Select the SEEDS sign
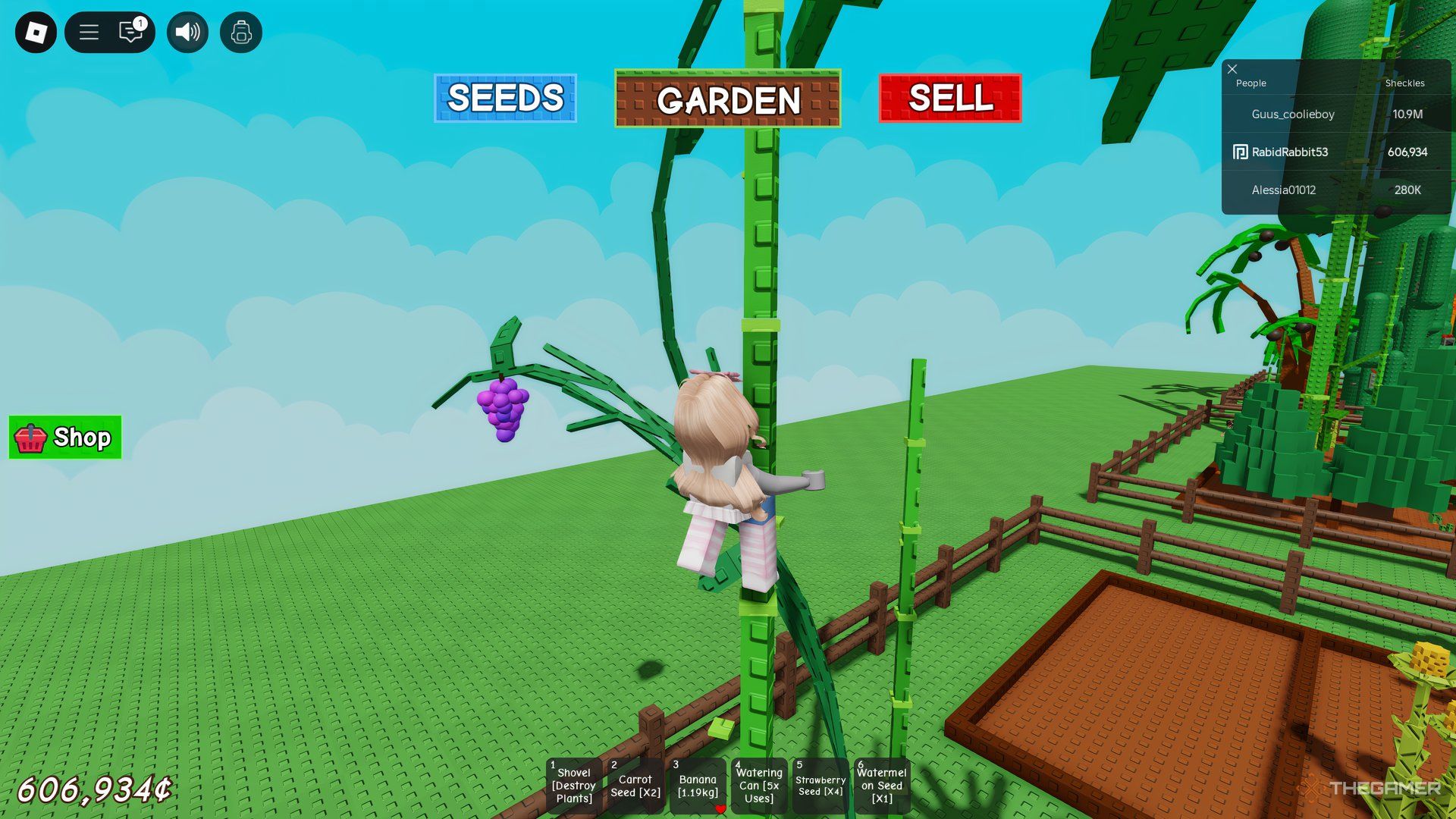Viewport: 1456px width, 819px height. 504,98
